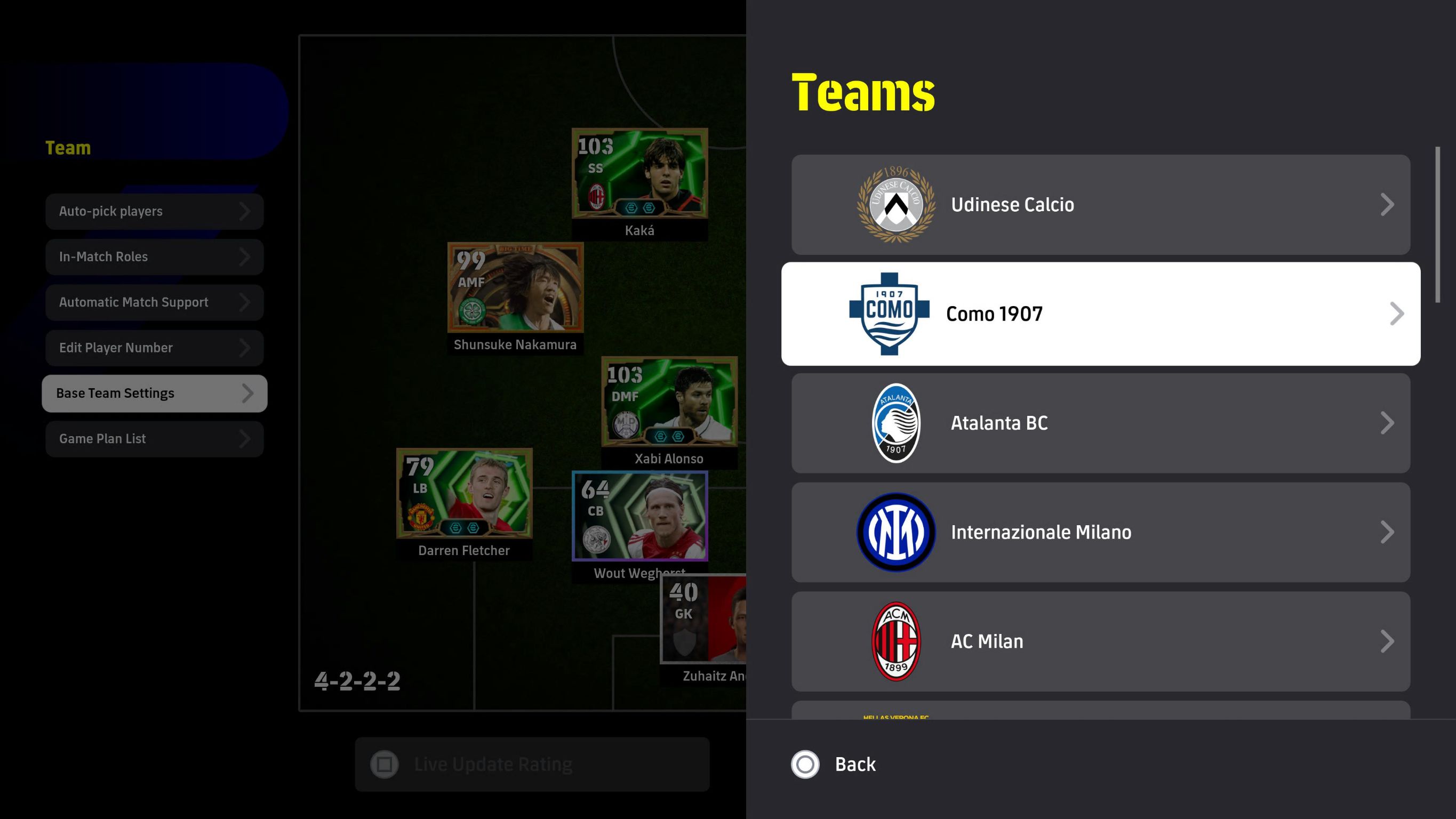The height and width of the screenshot is (819, 1456).
Task: Select Udinese Calcio from the teams list
Action: tap(1100, 205)
